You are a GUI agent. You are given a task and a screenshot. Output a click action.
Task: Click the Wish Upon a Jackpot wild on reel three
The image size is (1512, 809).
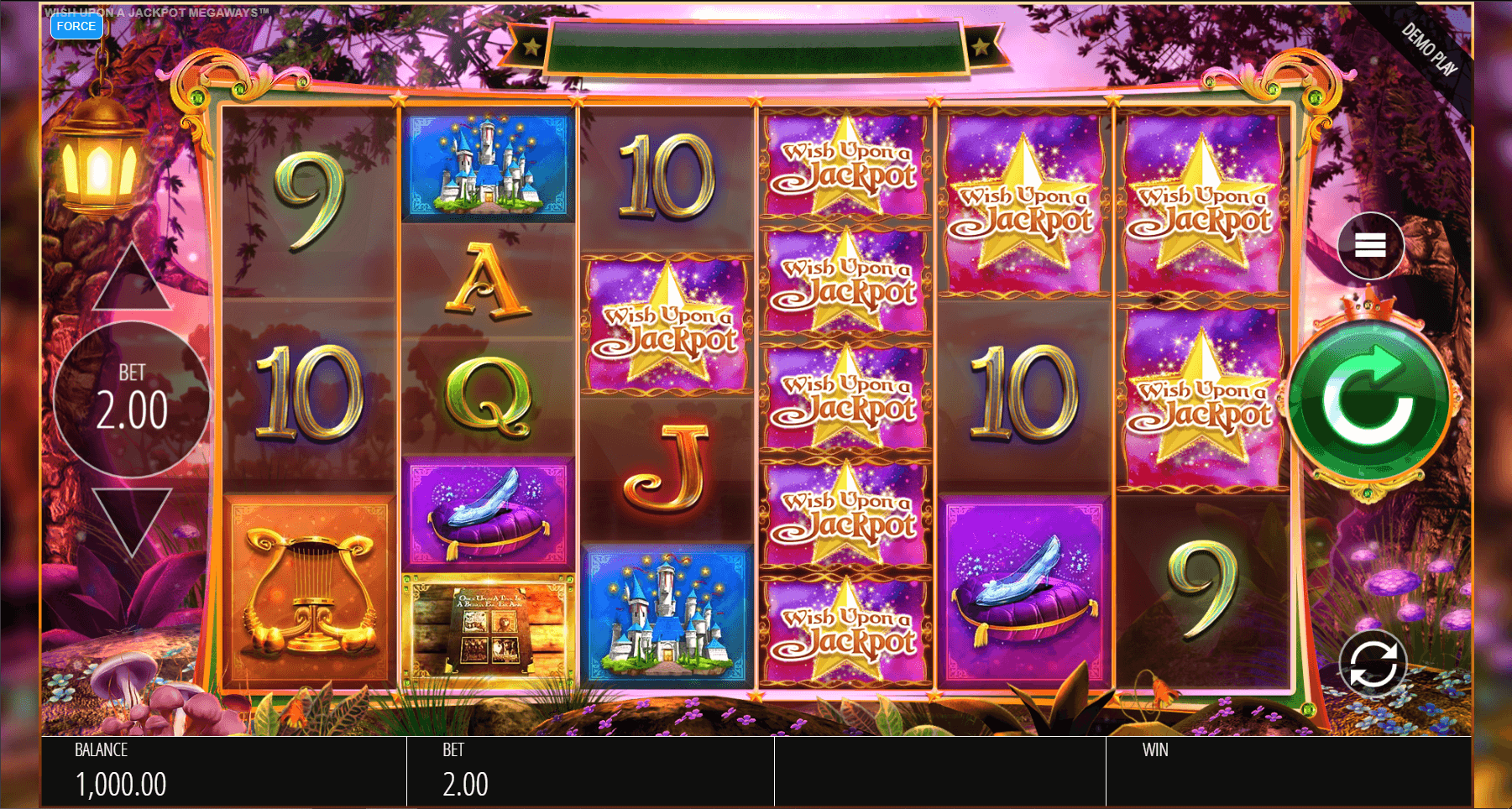coord(668,327)
